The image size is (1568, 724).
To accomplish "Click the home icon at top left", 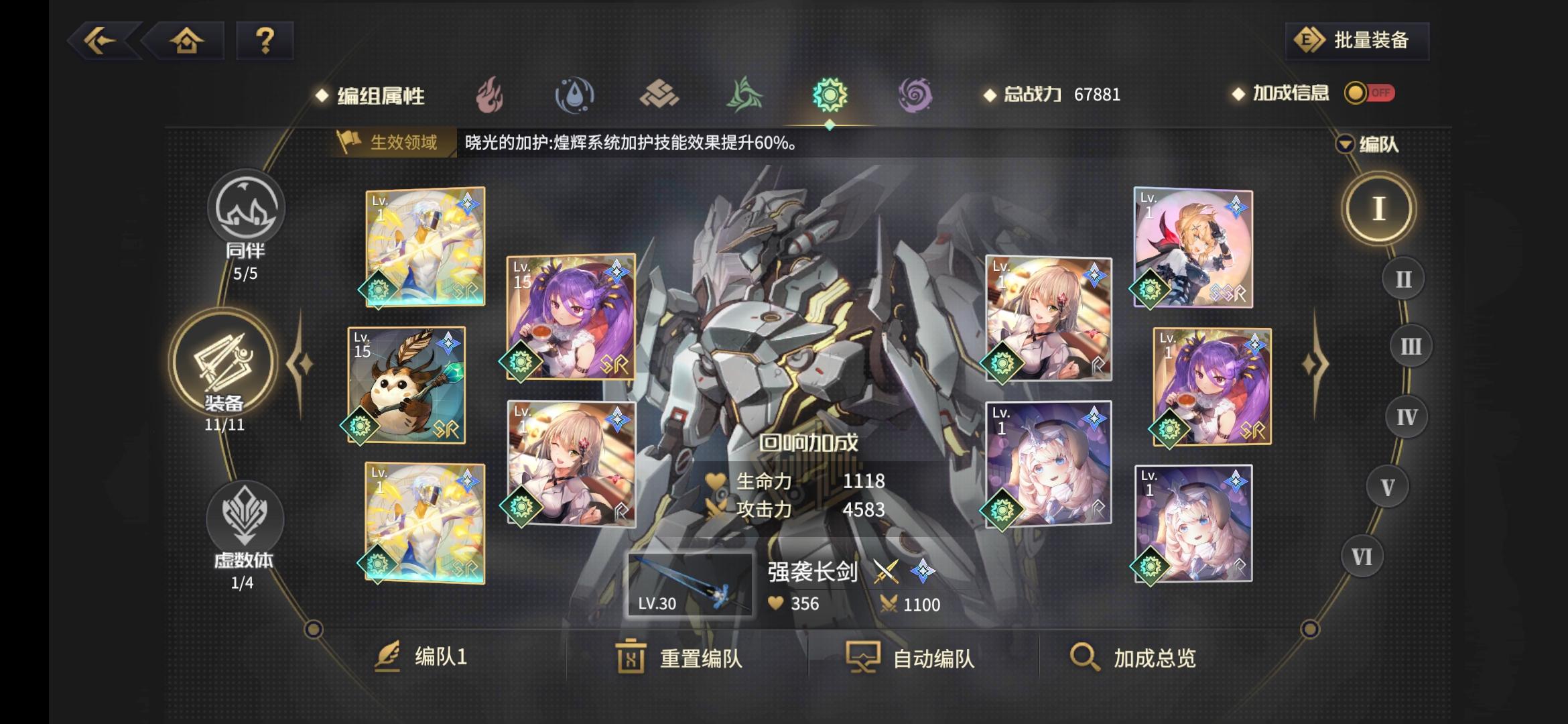I will 188,40.
